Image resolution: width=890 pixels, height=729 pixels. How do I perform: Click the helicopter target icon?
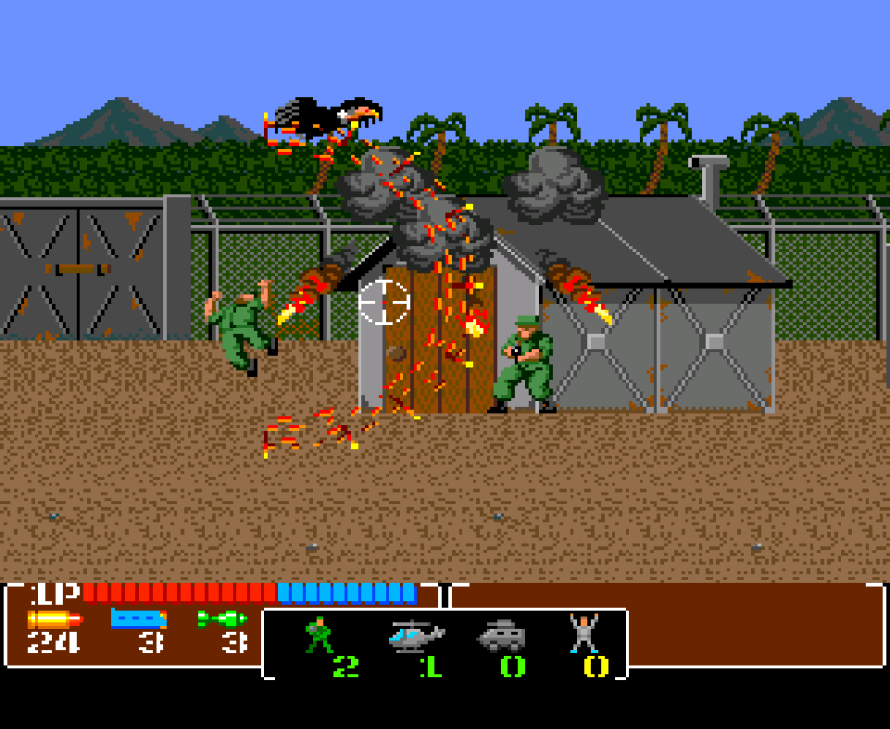(416, 635)
